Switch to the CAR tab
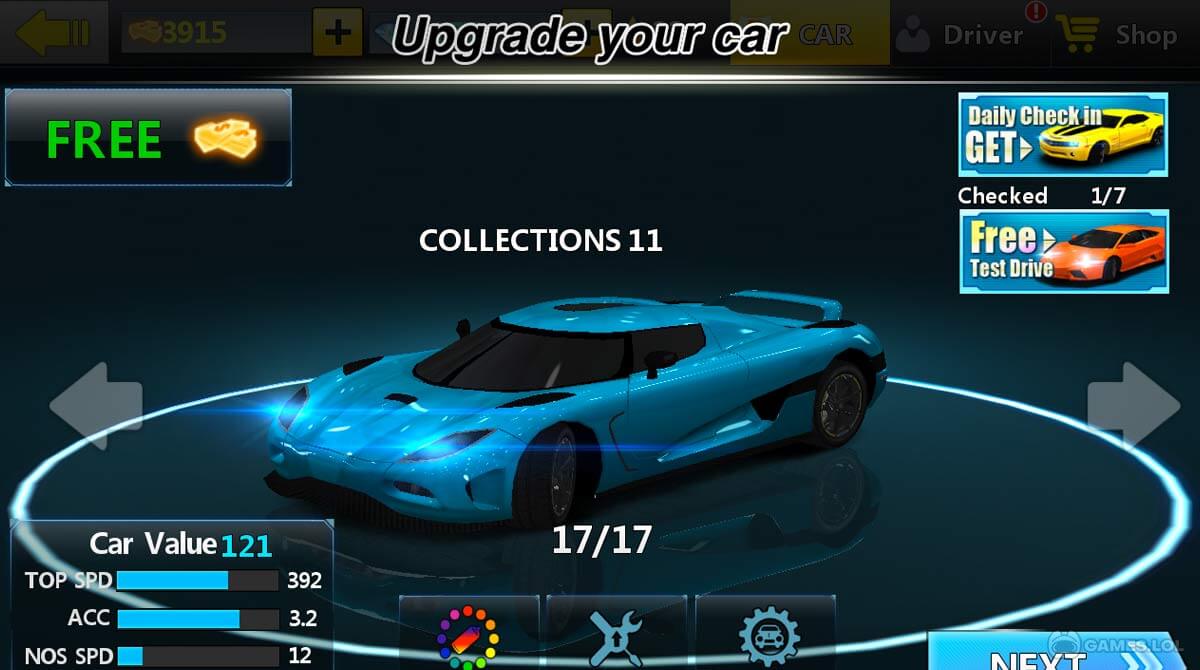Screen dimensions: 1200x670 [x=824, y=35]
